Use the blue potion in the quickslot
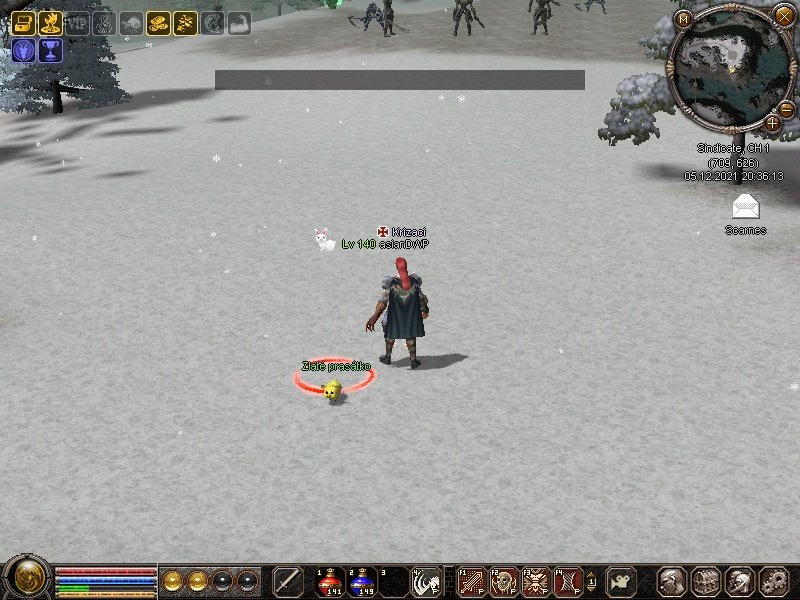This screenshot has height=600, width=800. [x=362, y=581]
